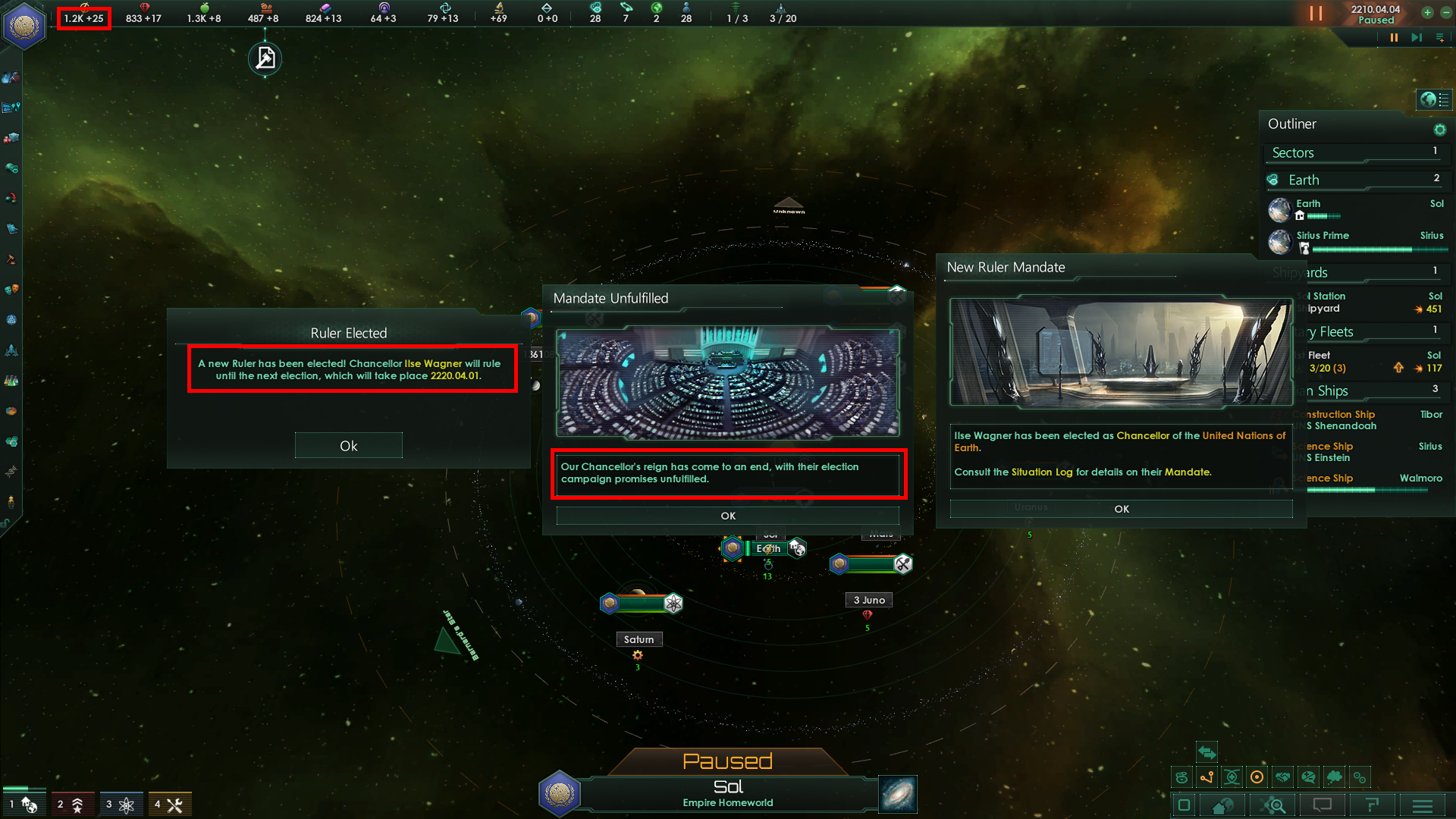The height and width of the screenshot is (819, 1456).
Task: Select control group 3 science ship
Action: click(121, 804)
